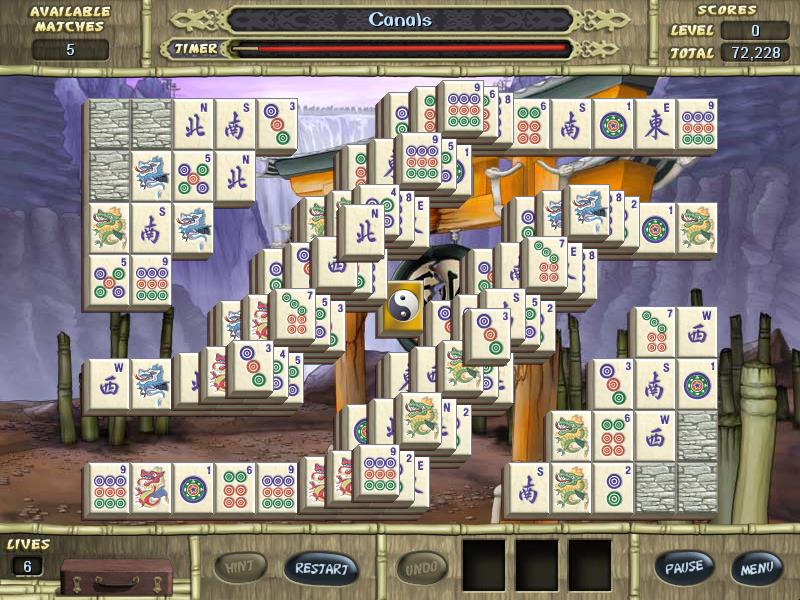
Task: Pick the East wind tile in the top row
Action: point(655,124)
